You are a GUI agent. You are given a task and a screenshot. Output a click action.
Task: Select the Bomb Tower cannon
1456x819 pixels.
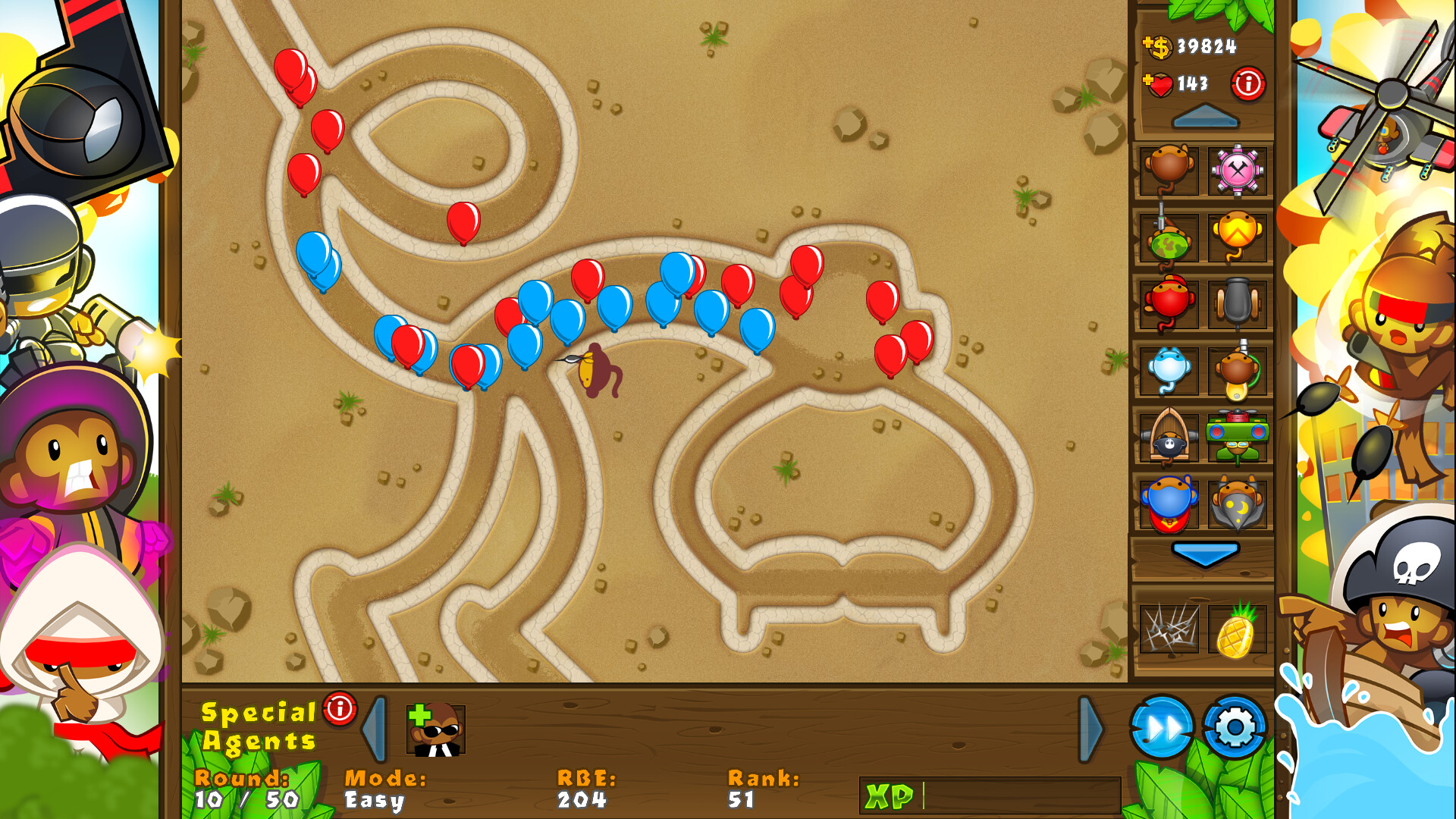coord(1236,305)
